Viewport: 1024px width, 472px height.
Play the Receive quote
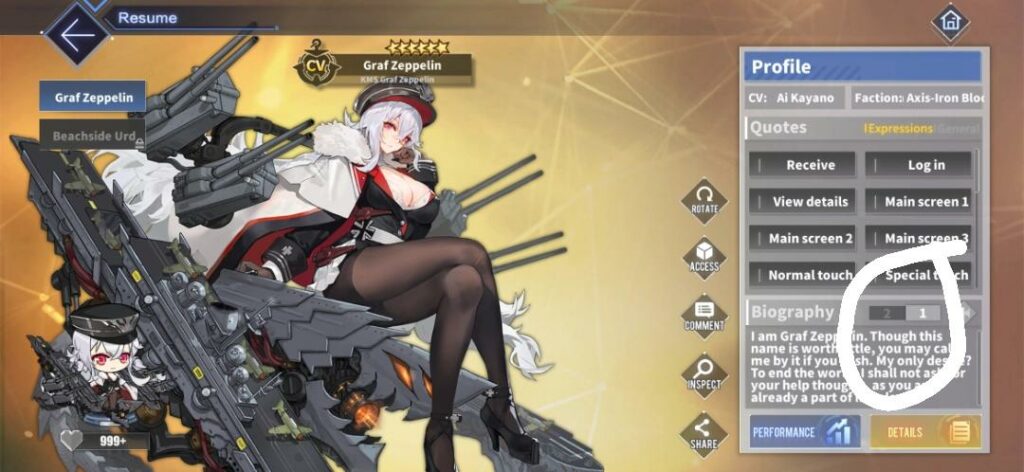click(804, 165)
